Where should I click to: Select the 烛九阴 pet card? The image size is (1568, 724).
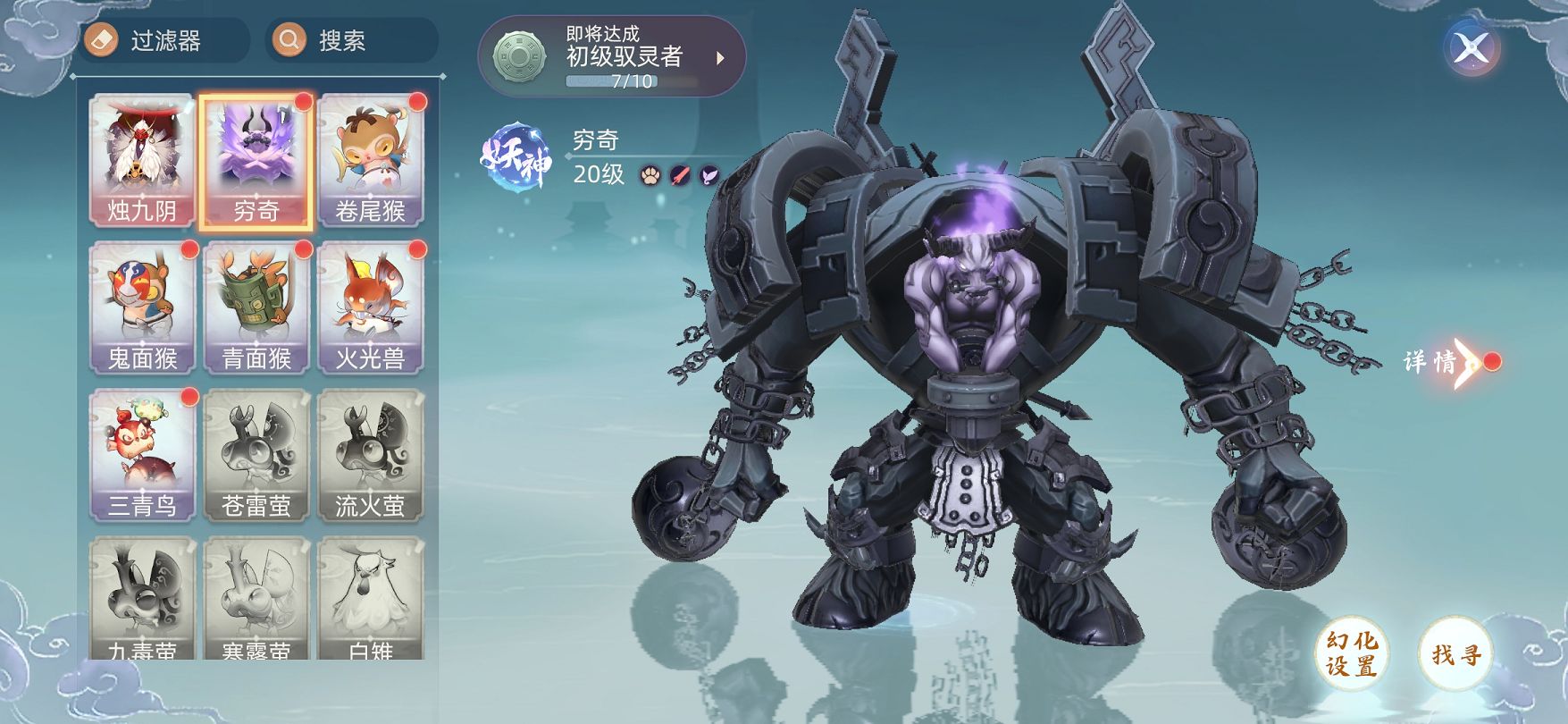point(142,161)
